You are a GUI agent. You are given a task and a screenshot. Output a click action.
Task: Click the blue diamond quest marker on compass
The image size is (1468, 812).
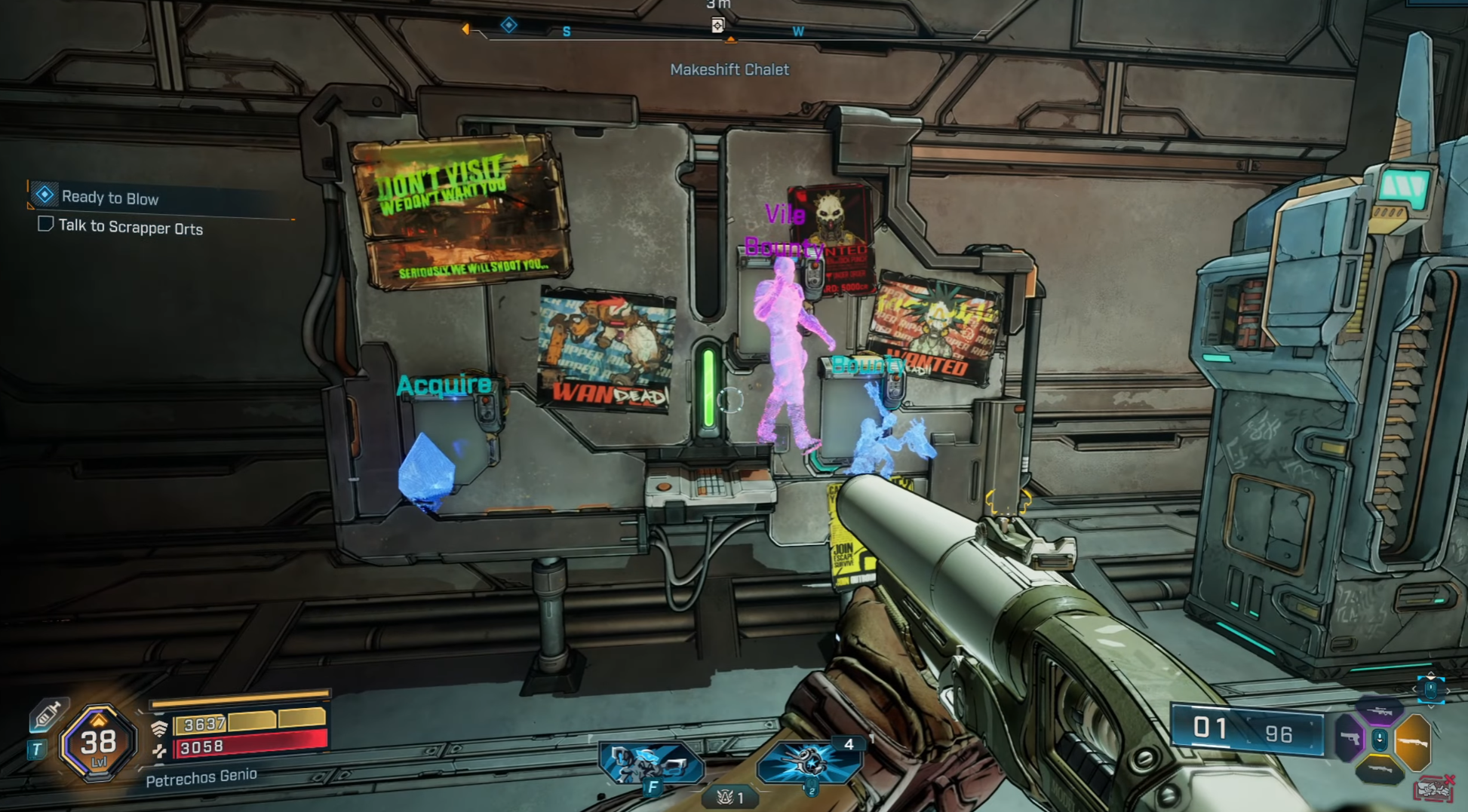coord(509,26)
